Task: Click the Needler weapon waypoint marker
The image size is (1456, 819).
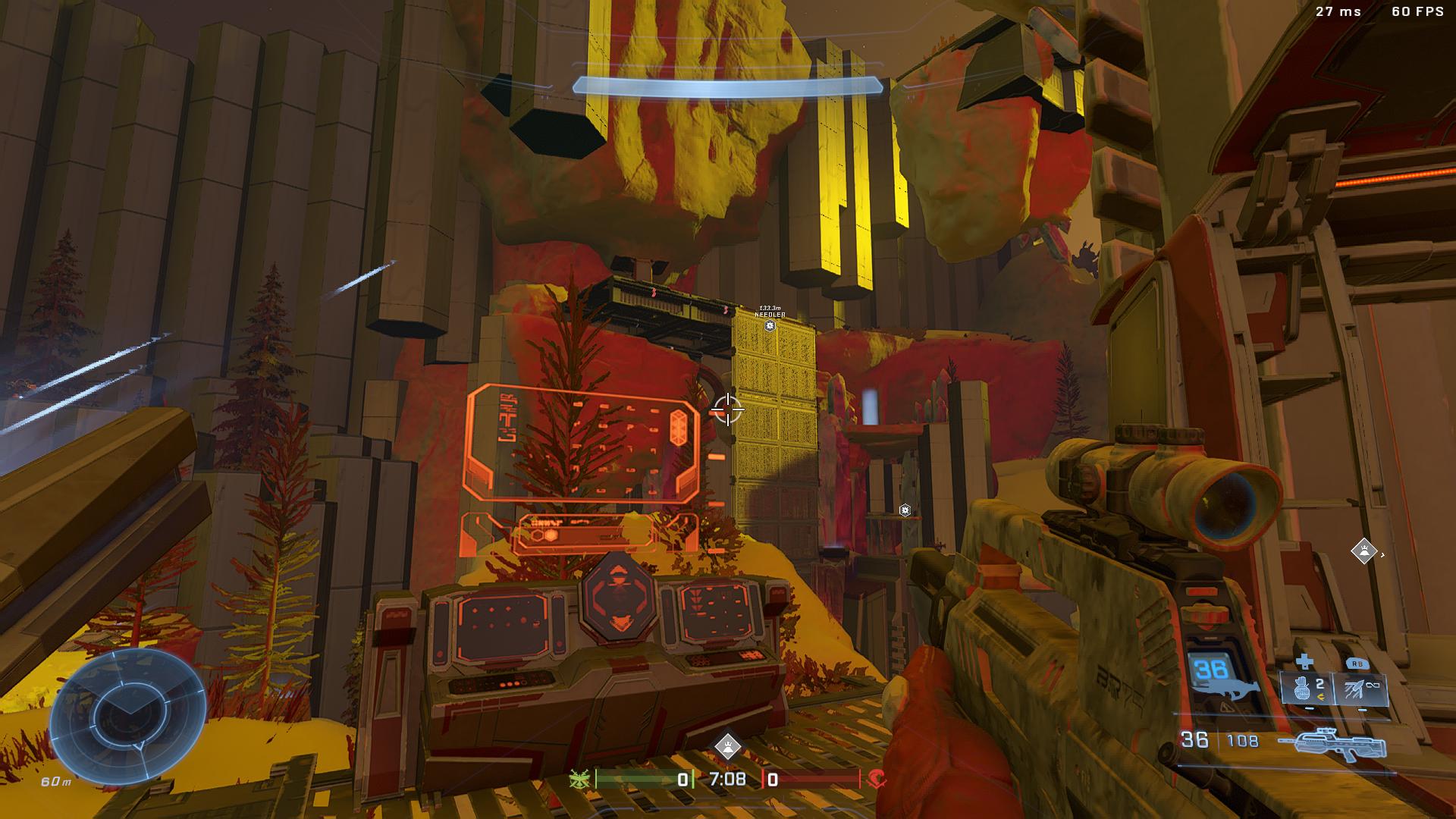Action: [x=770, y=326]
